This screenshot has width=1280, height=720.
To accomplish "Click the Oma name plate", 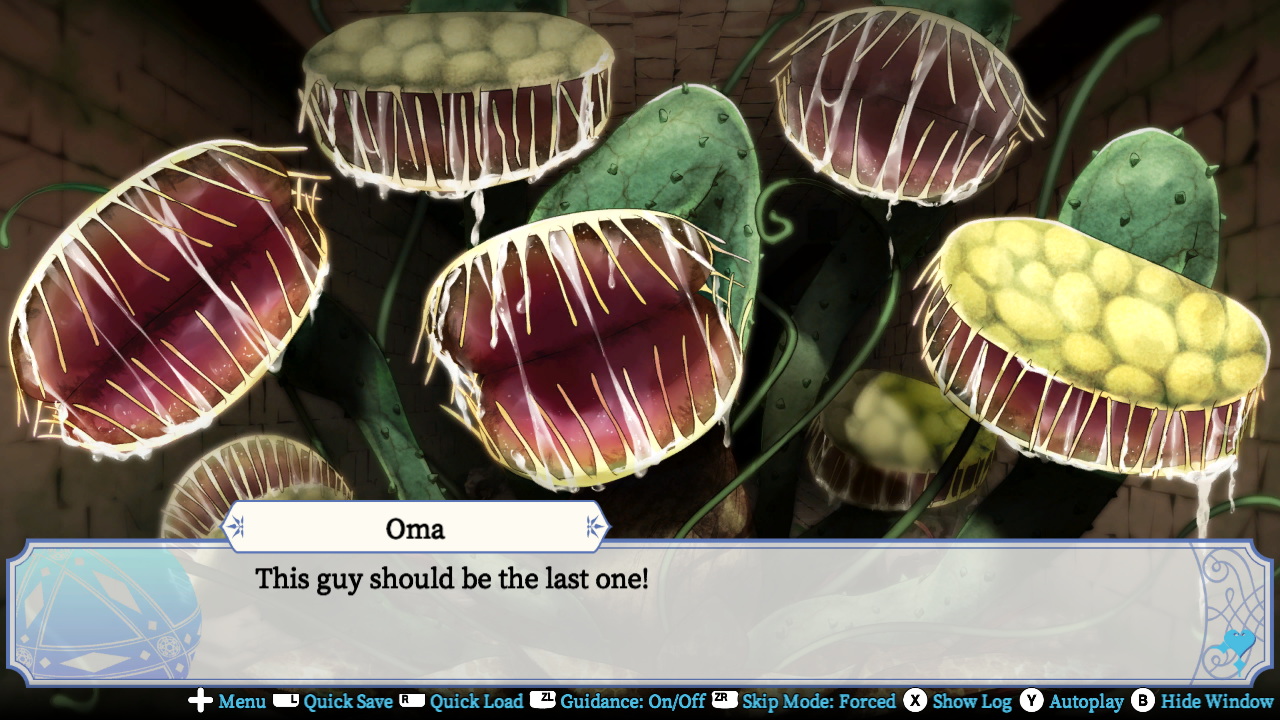I will pos(415,526).
